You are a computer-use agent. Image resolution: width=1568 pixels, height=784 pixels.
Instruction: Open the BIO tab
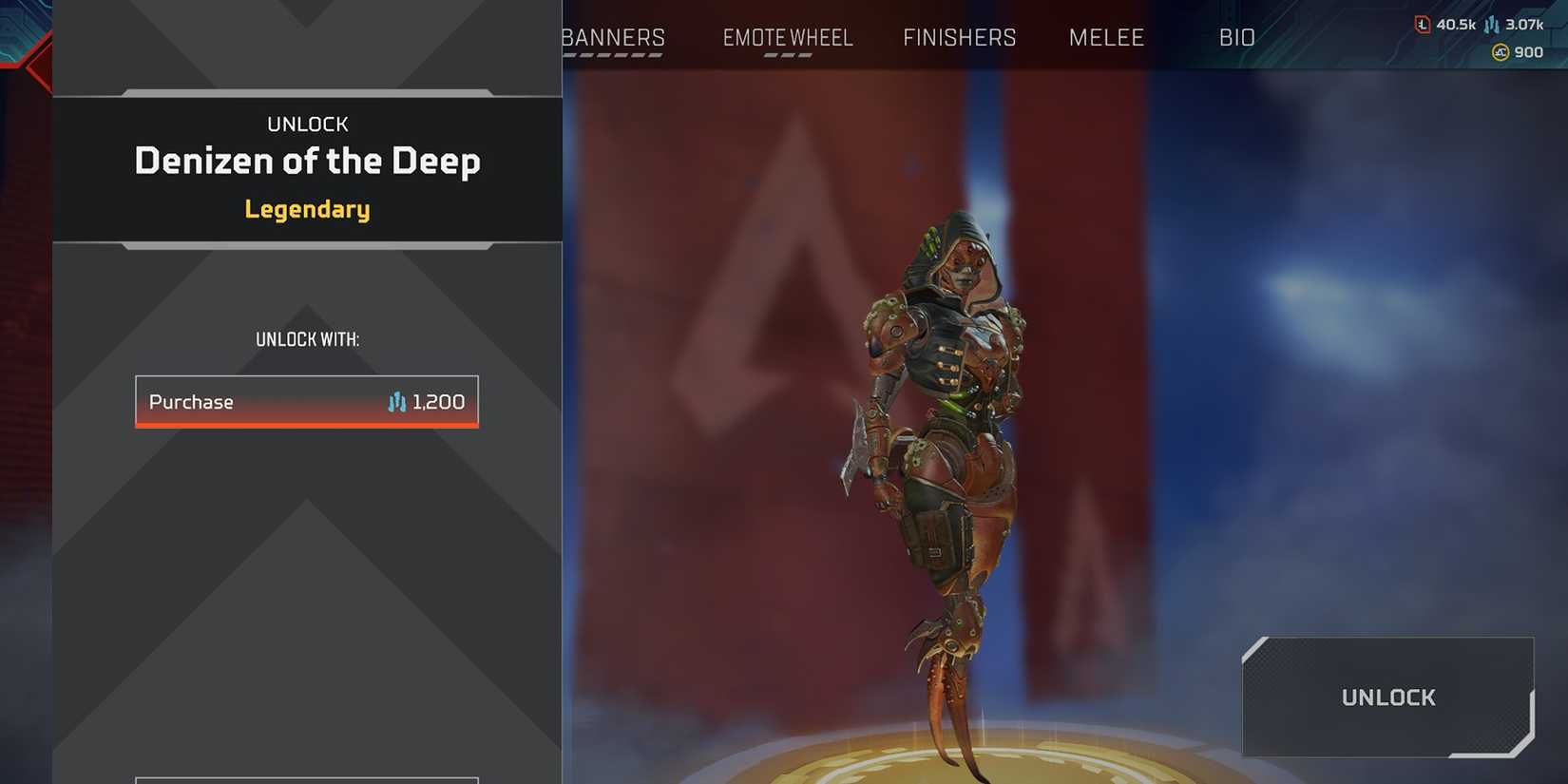click(x=1237, y=37)
